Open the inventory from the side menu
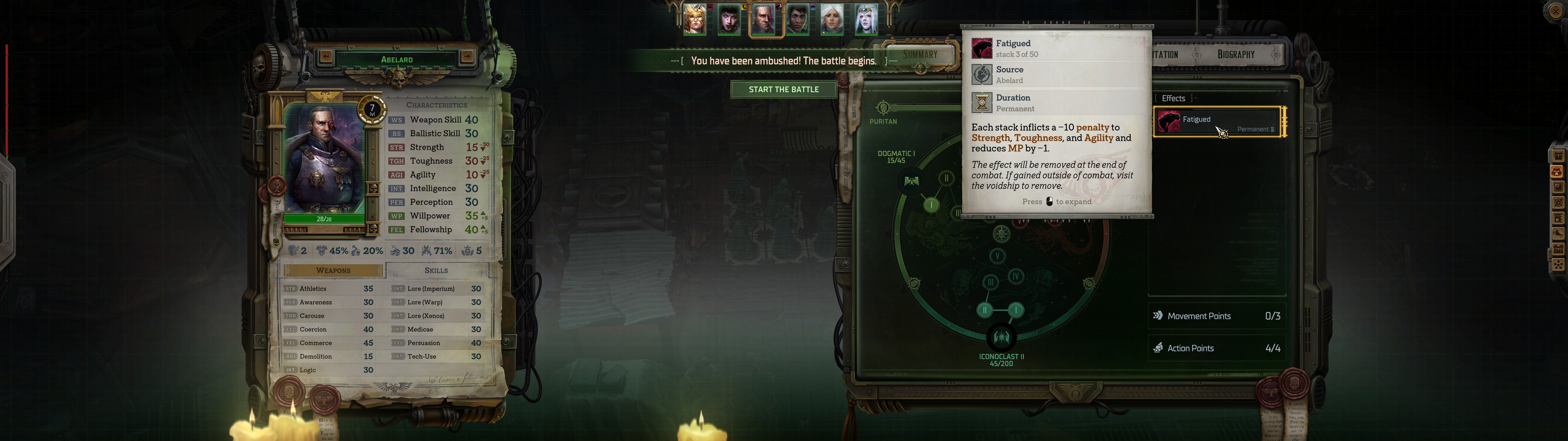Image resolution: width=1568 pixels, height=441 pixels. 1558,156
